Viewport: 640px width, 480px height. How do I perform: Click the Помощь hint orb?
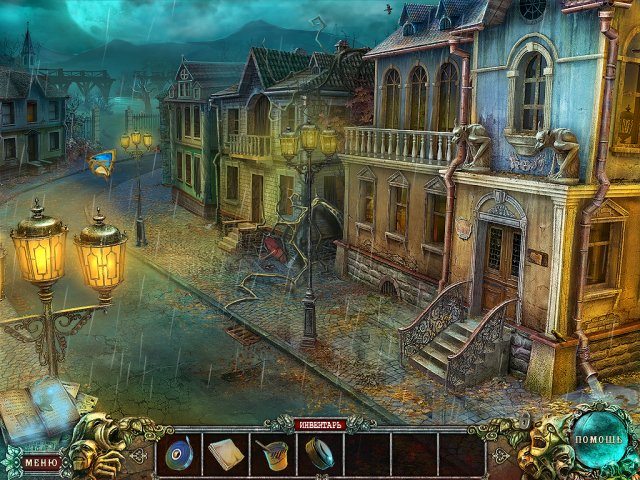point(598,439)
